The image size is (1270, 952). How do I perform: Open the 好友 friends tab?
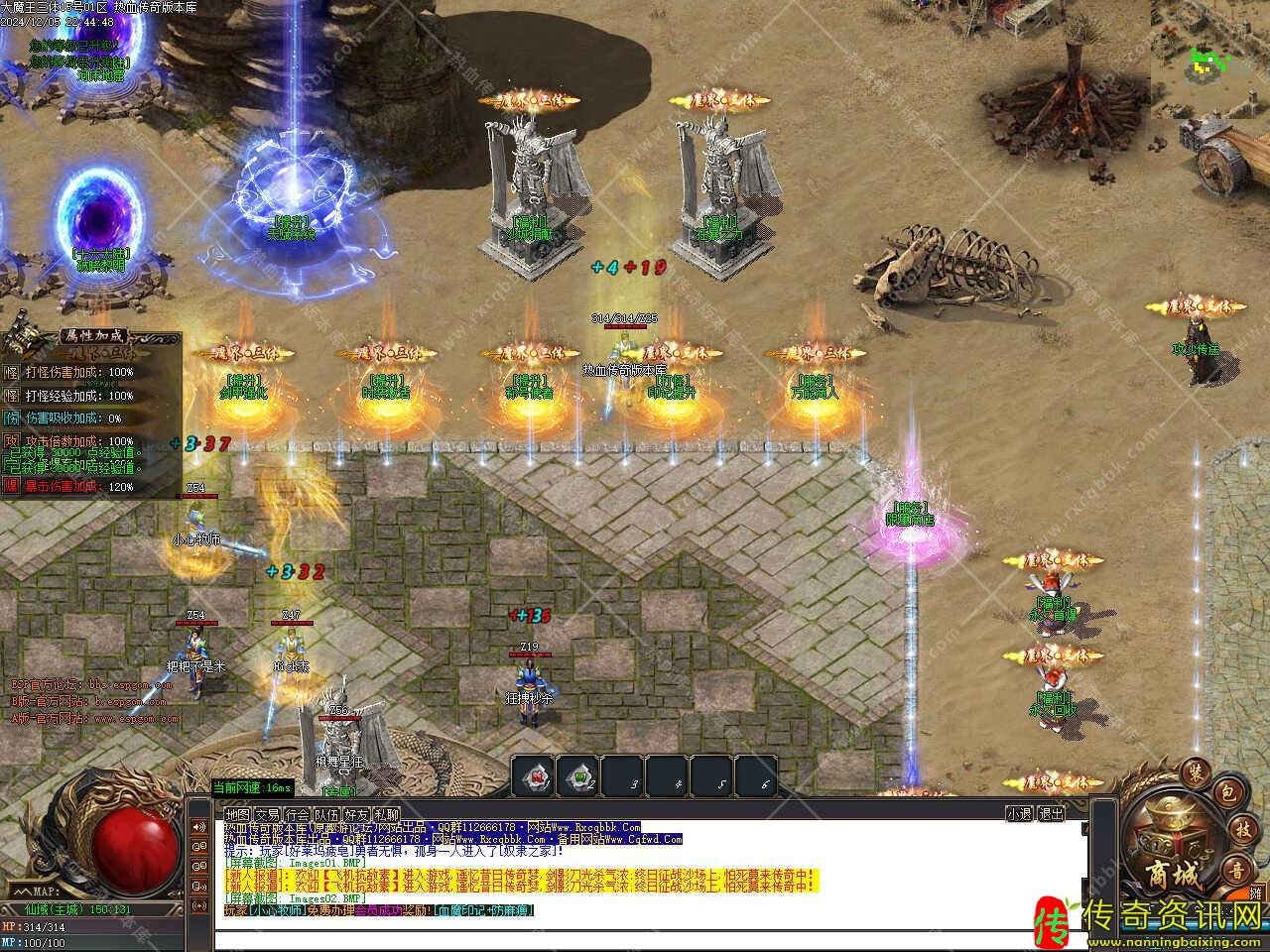357,814
